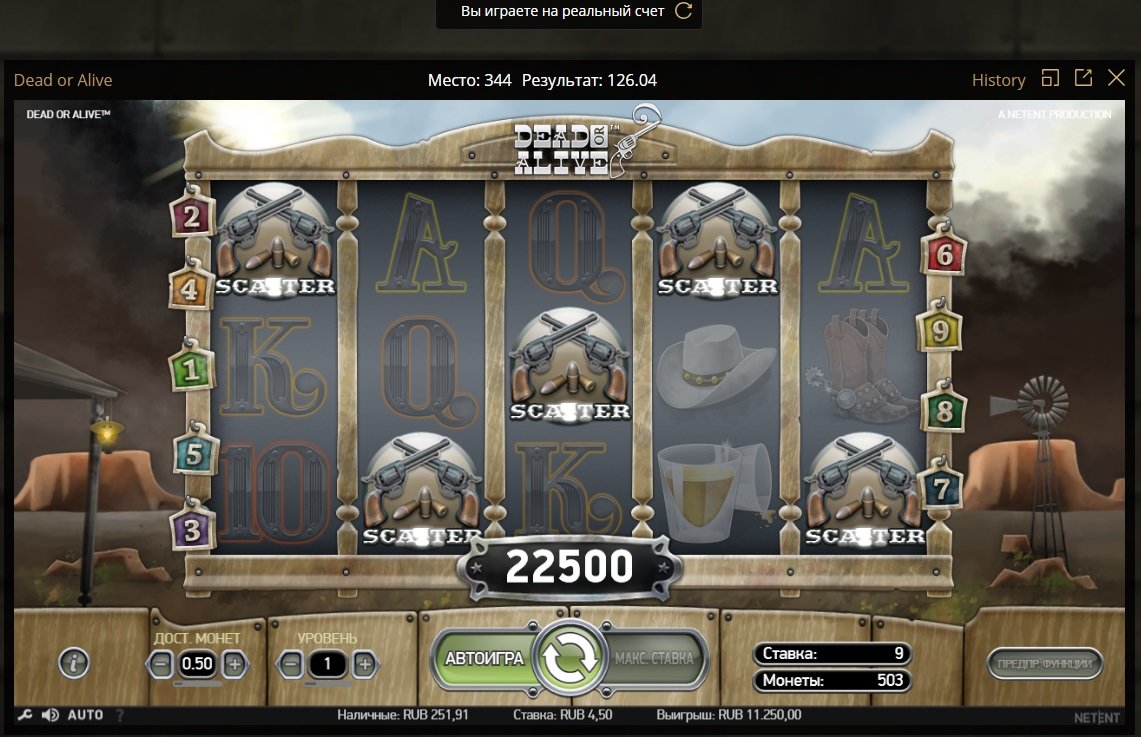Image resolution: width=1141 pixels, height=737 pixels.
Task: Switch account mode via the refresh icon
Action: 684,12
